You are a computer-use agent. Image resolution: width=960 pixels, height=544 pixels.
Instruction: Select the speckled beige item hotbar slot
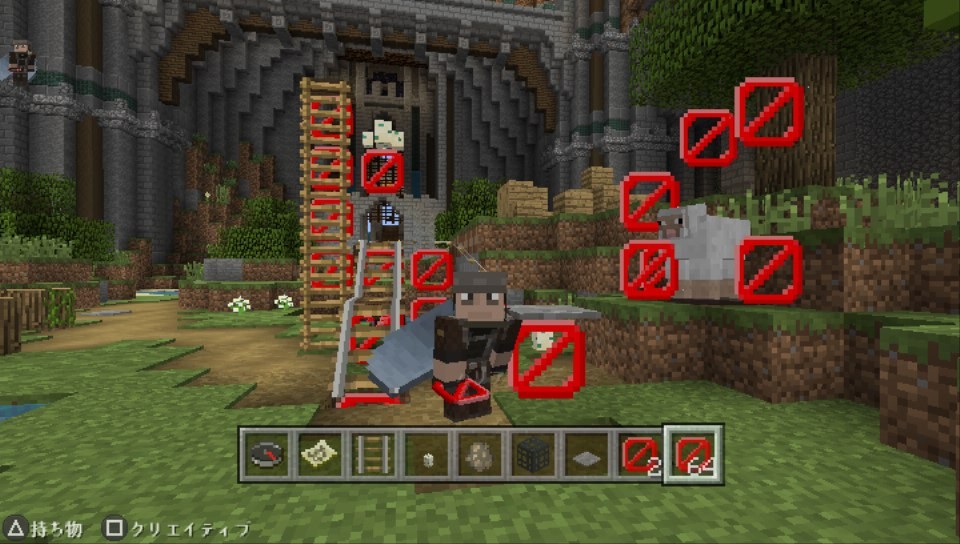coord(480,455)
